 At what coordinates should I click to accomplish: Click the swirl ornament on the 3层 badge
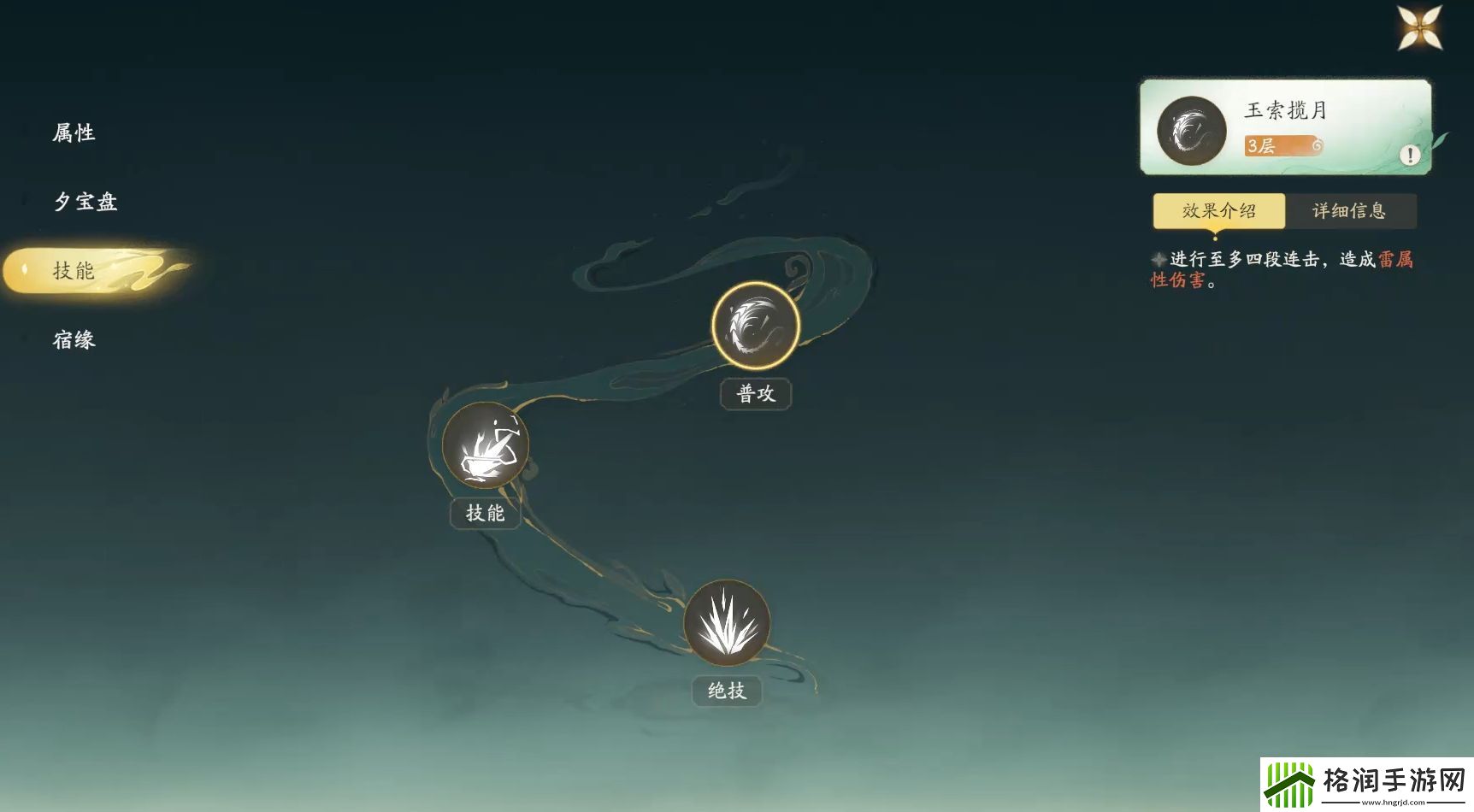click(1317, 145)
